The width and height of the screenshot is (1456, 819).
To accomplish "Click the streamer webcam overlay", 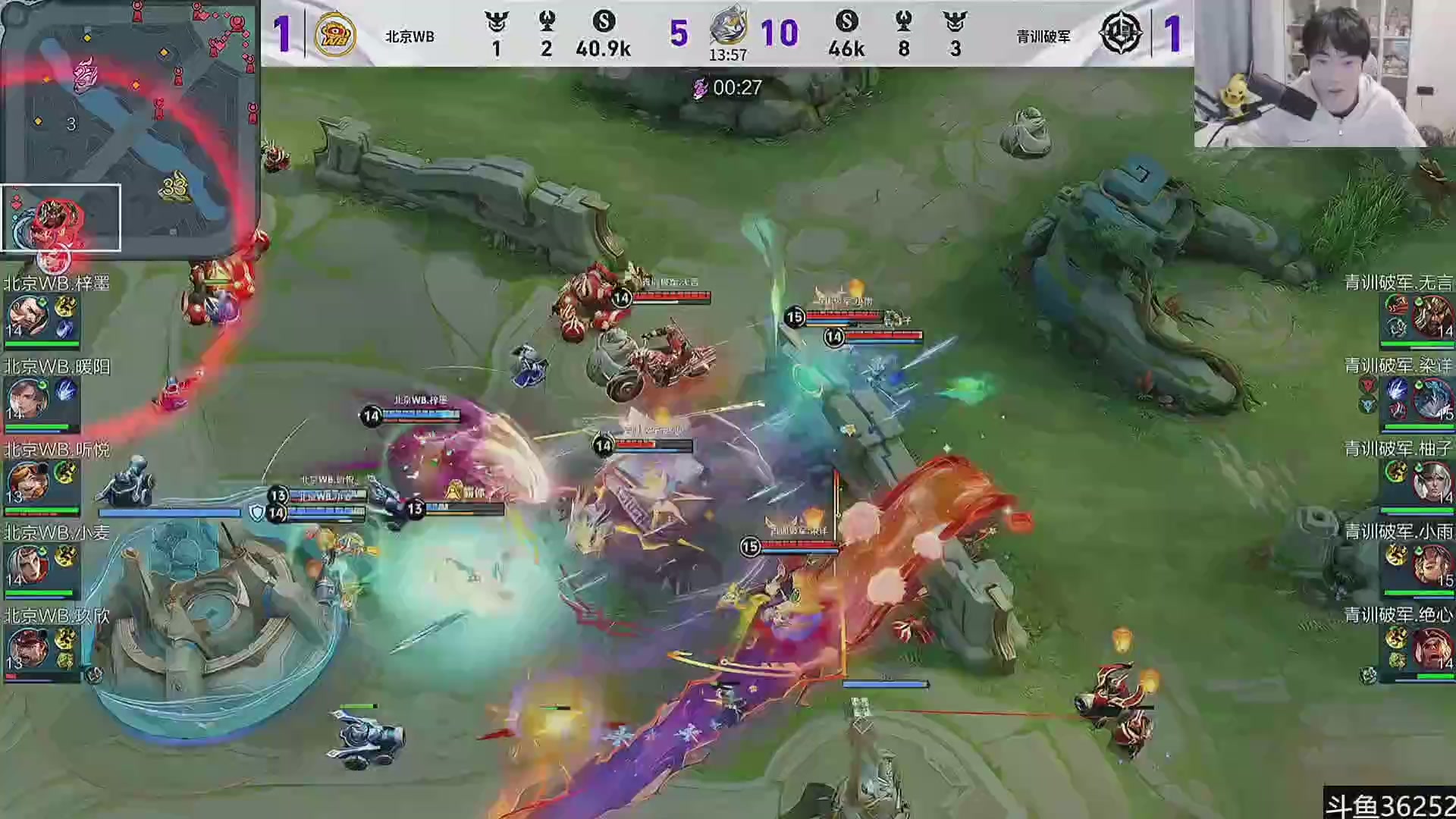I will coord(1324,74).
